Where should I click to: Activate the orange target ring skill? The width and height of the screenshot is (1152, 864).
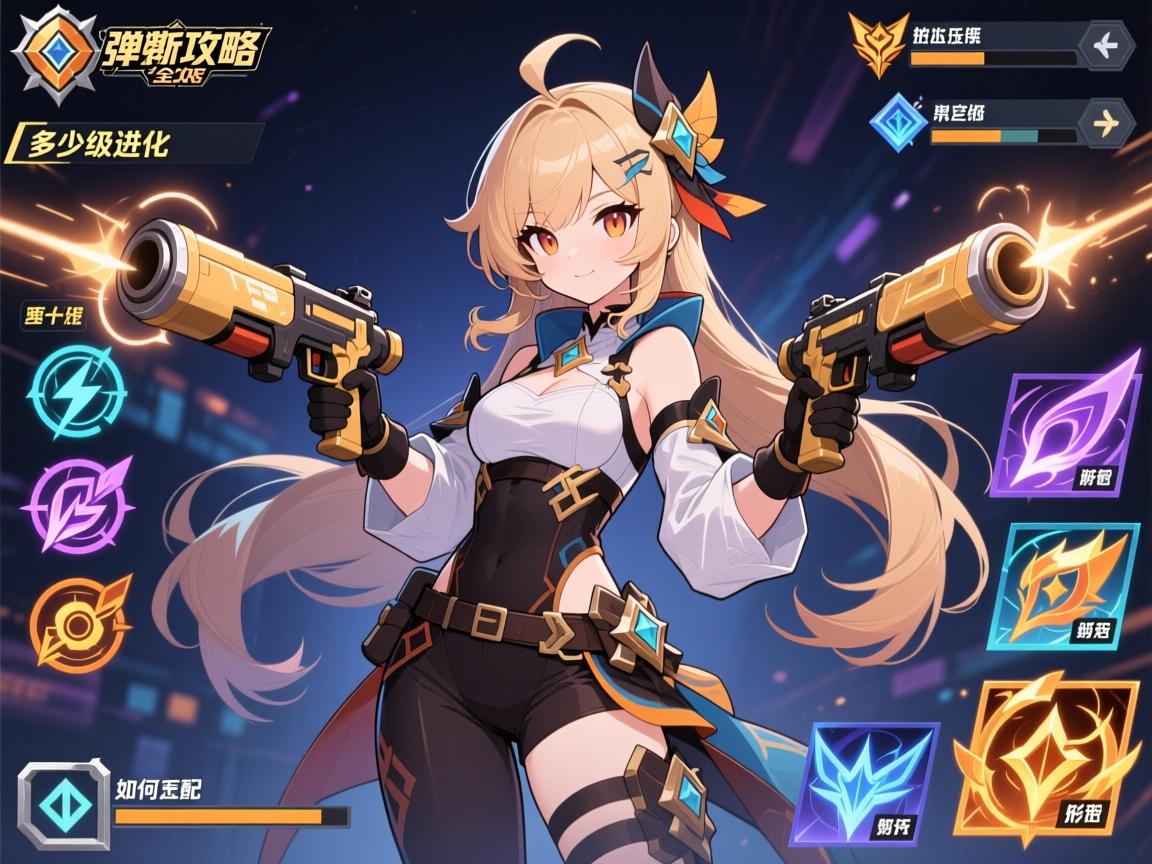(x=80, y=622)
